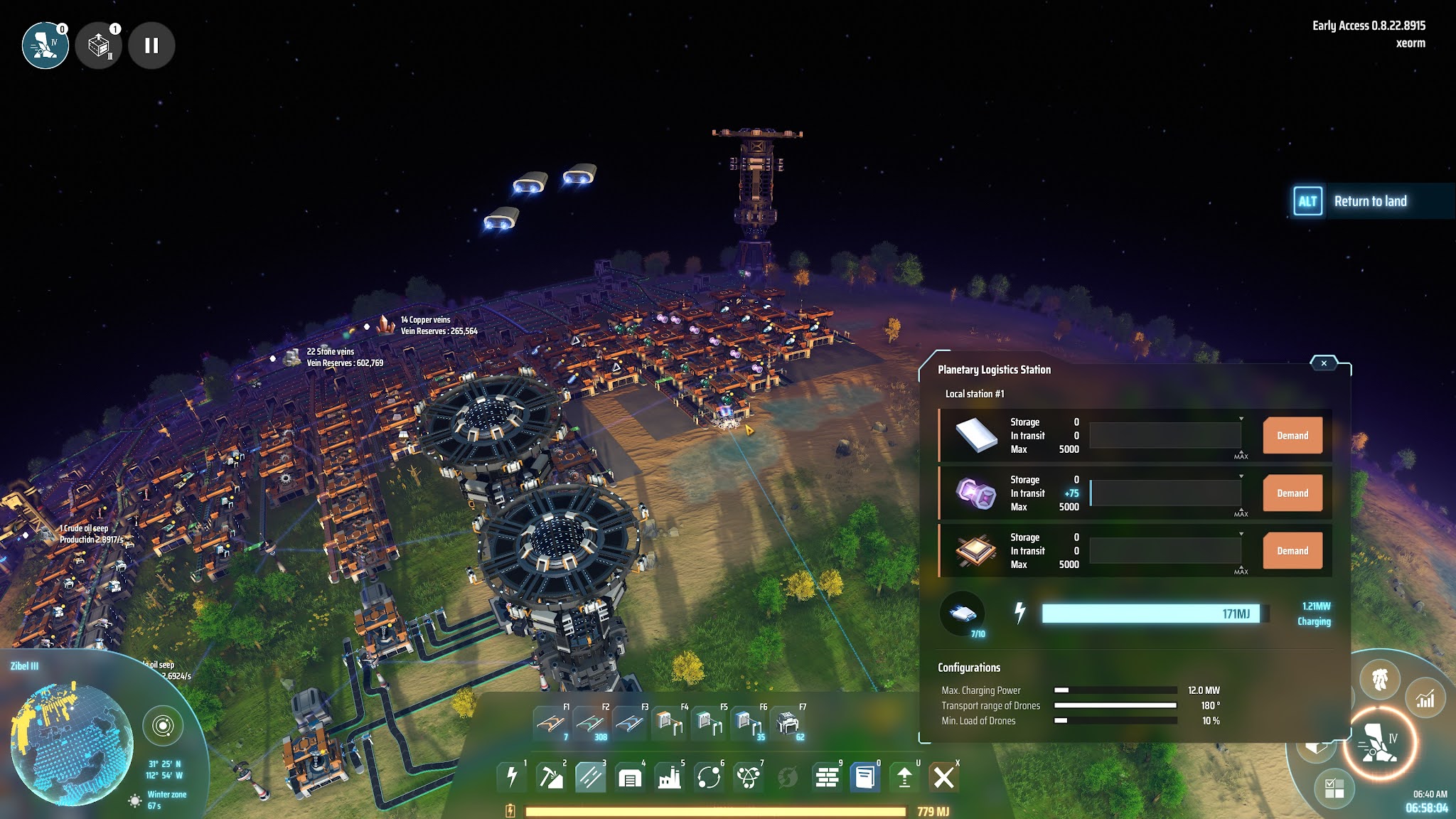Toggle Demand for the purple crystal item

pos(1292,493)
